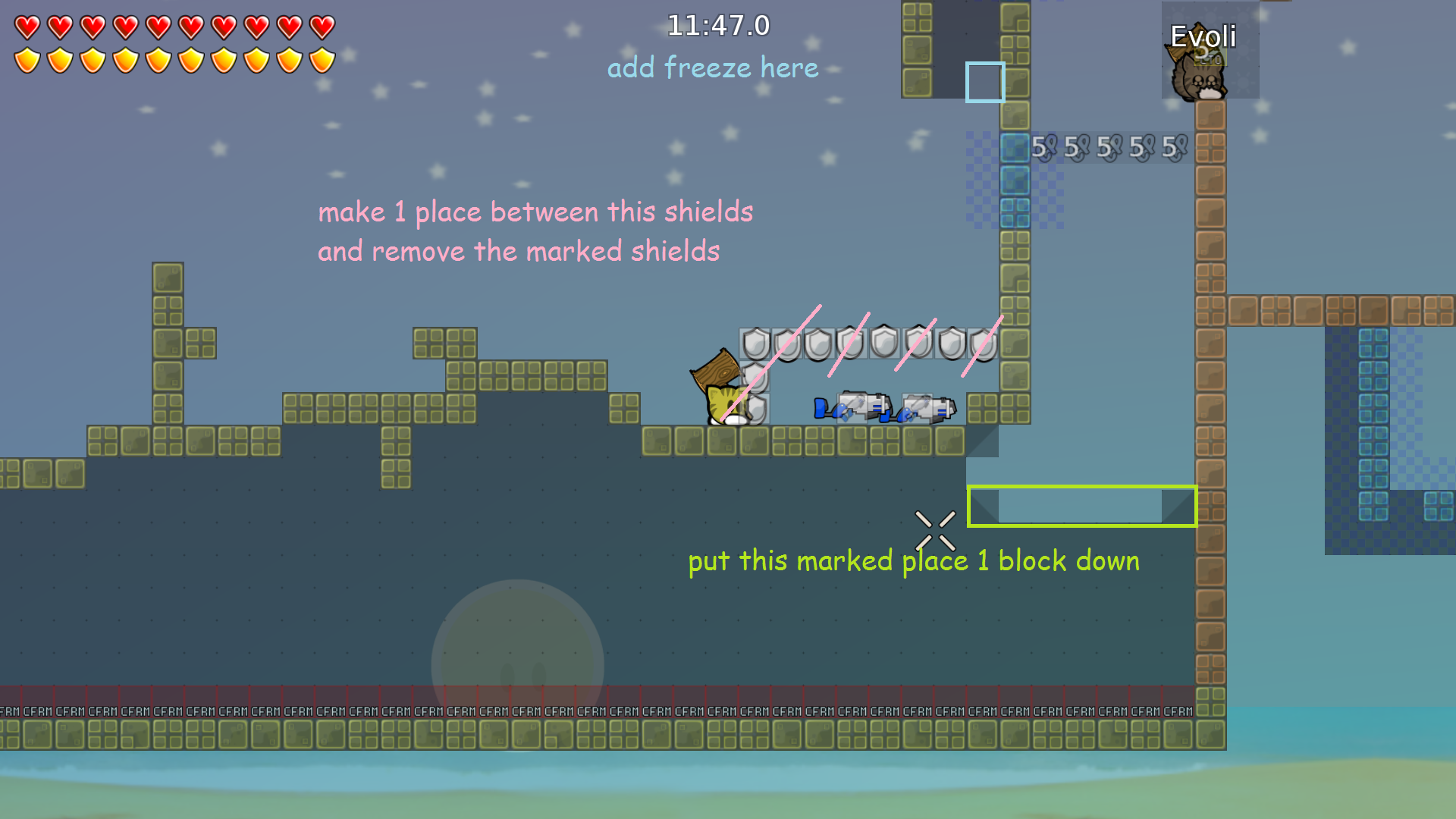Click the 'put this marked place 1 block down' text
1456x819 pixels.
coord(913,561)
